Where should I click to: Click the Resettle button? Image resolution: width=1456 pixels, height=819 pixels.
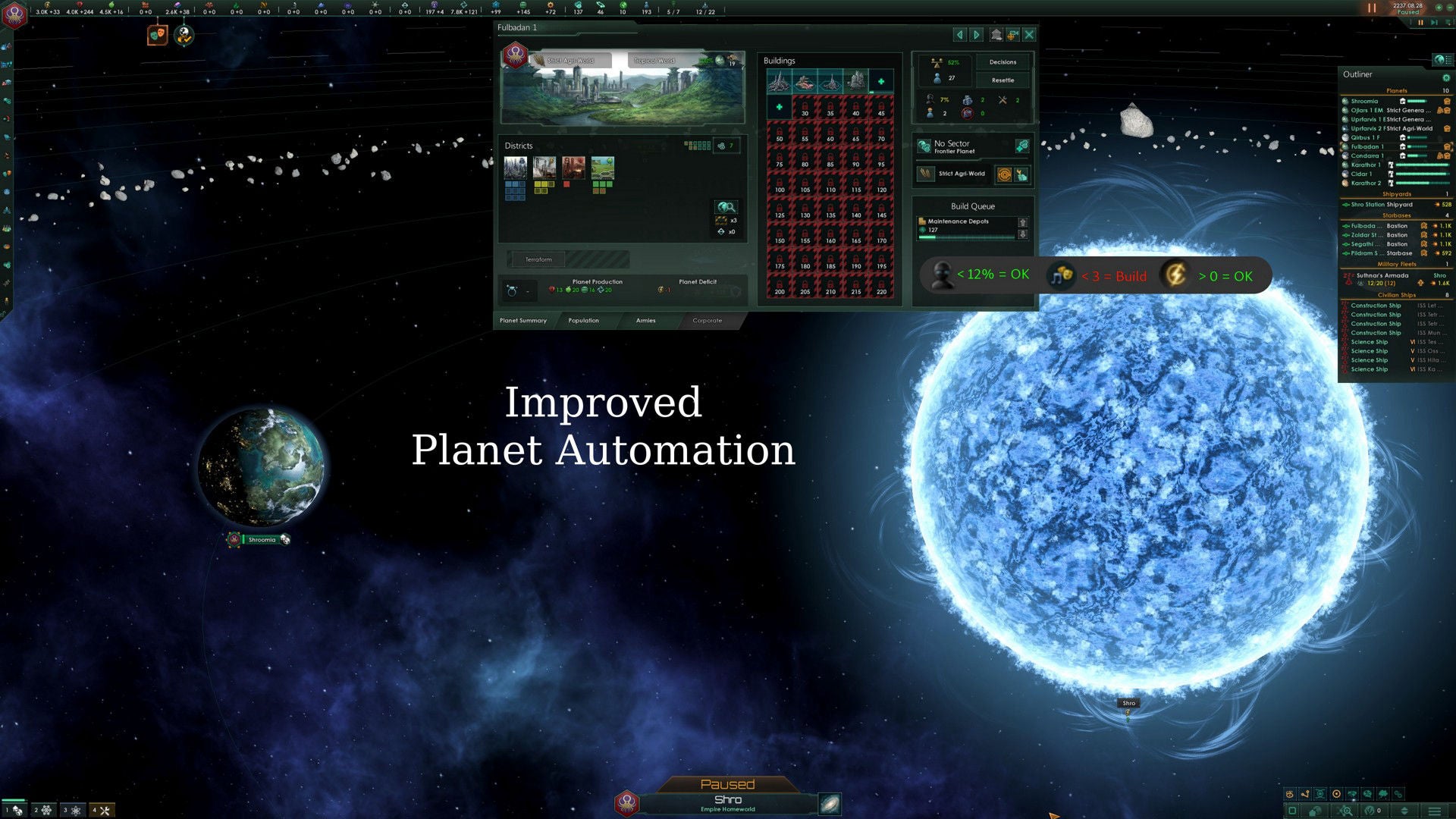click(x=1003, y=80)
